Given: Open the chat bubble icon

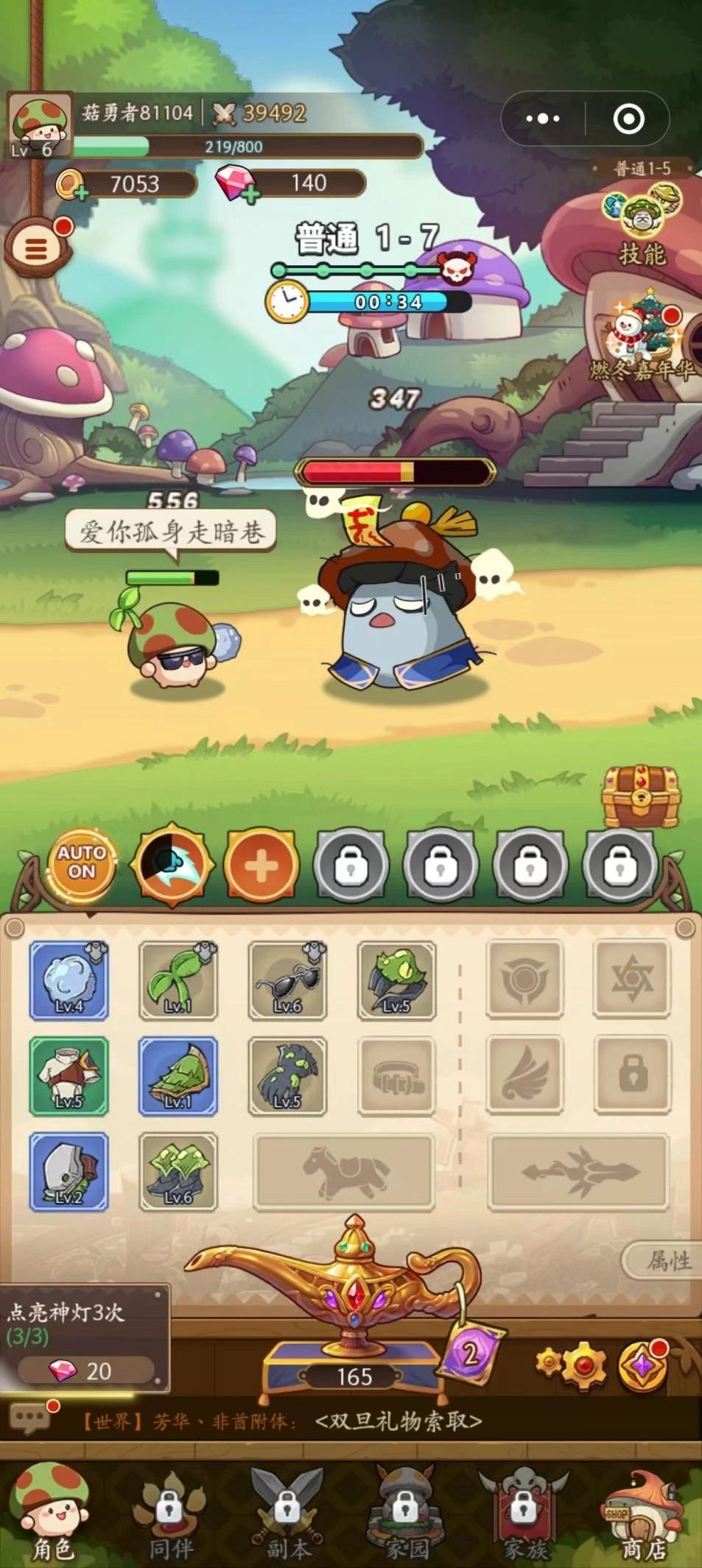Looking at the screenshot, I should pyautogui.click(x=29, y=1418).
